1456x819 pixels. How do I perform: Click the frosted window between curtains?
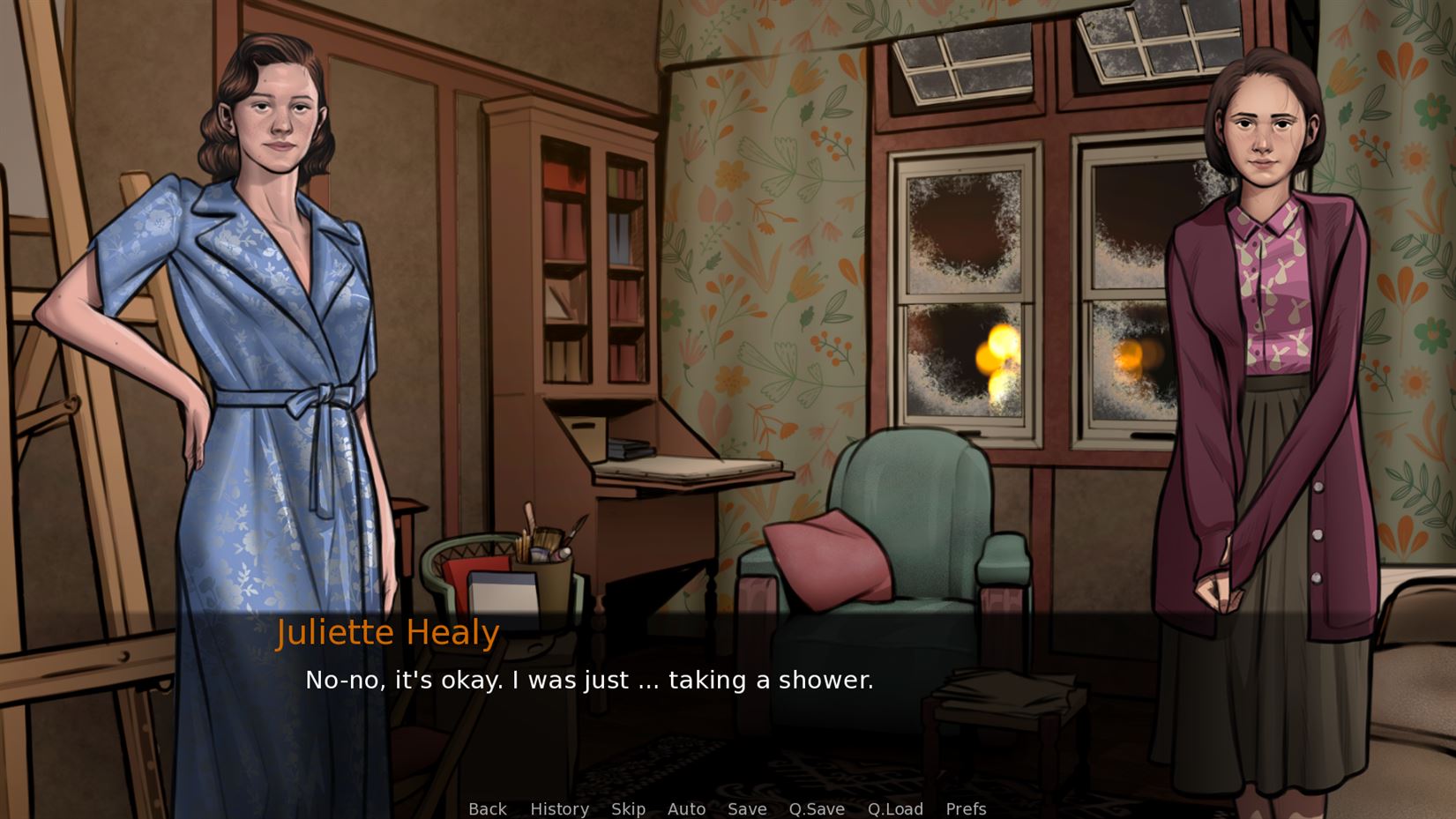[970, 291]
